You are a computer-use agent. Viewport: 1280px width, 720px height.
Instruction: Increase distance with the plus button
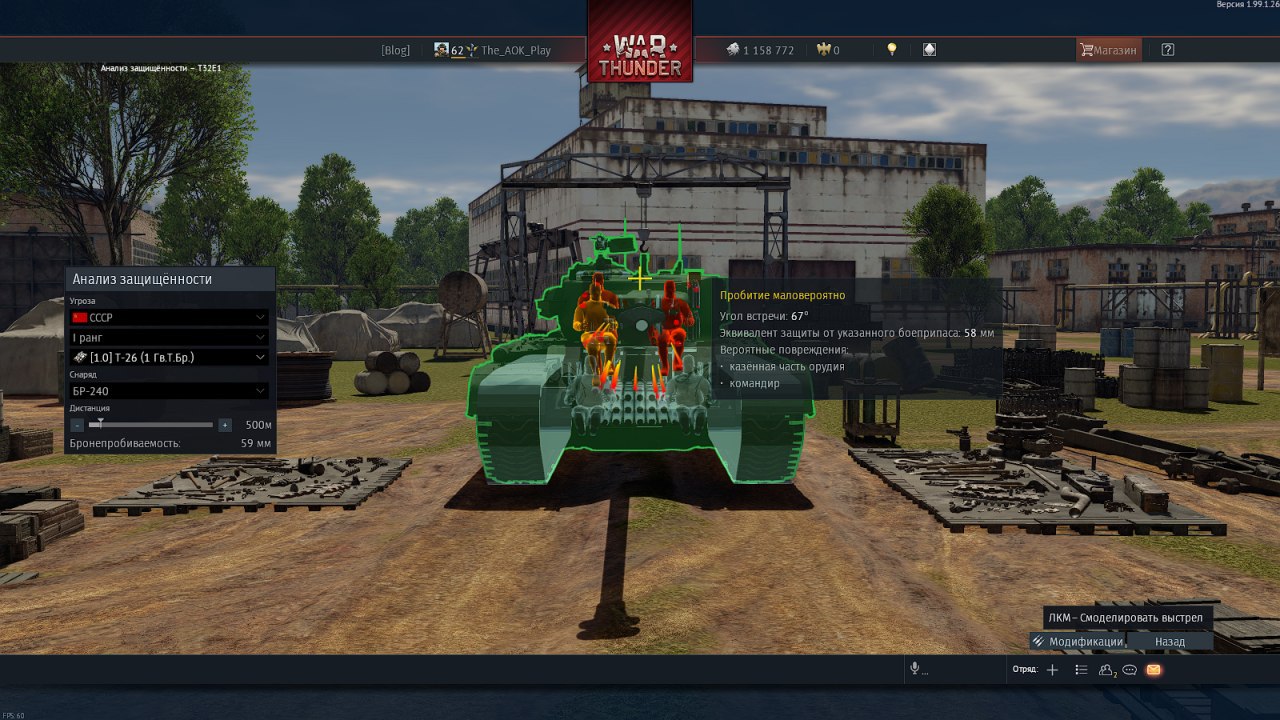(x=225, y=425)
